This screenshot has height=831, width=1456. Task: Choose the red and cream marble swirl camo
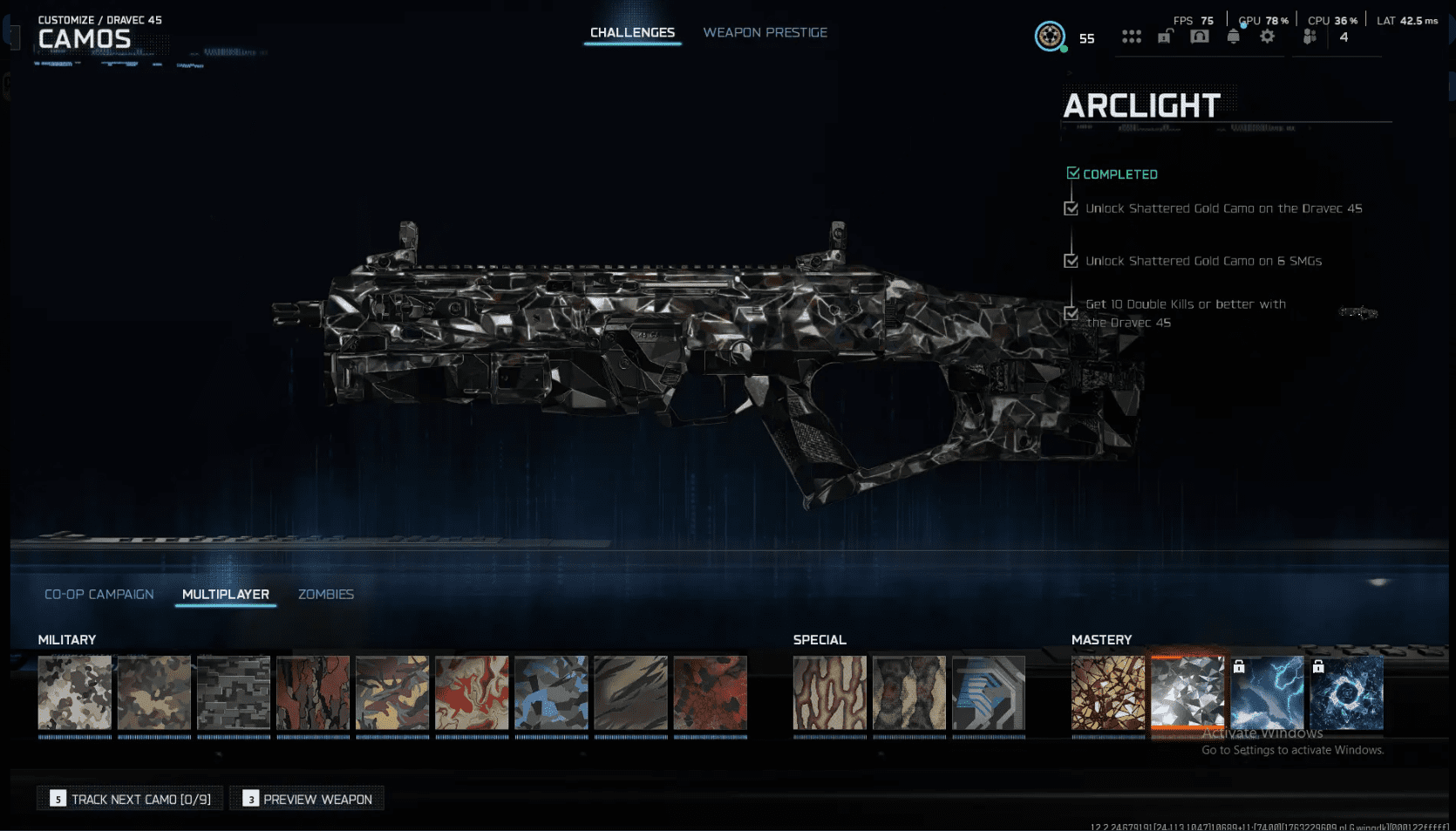tap(472, 693)
